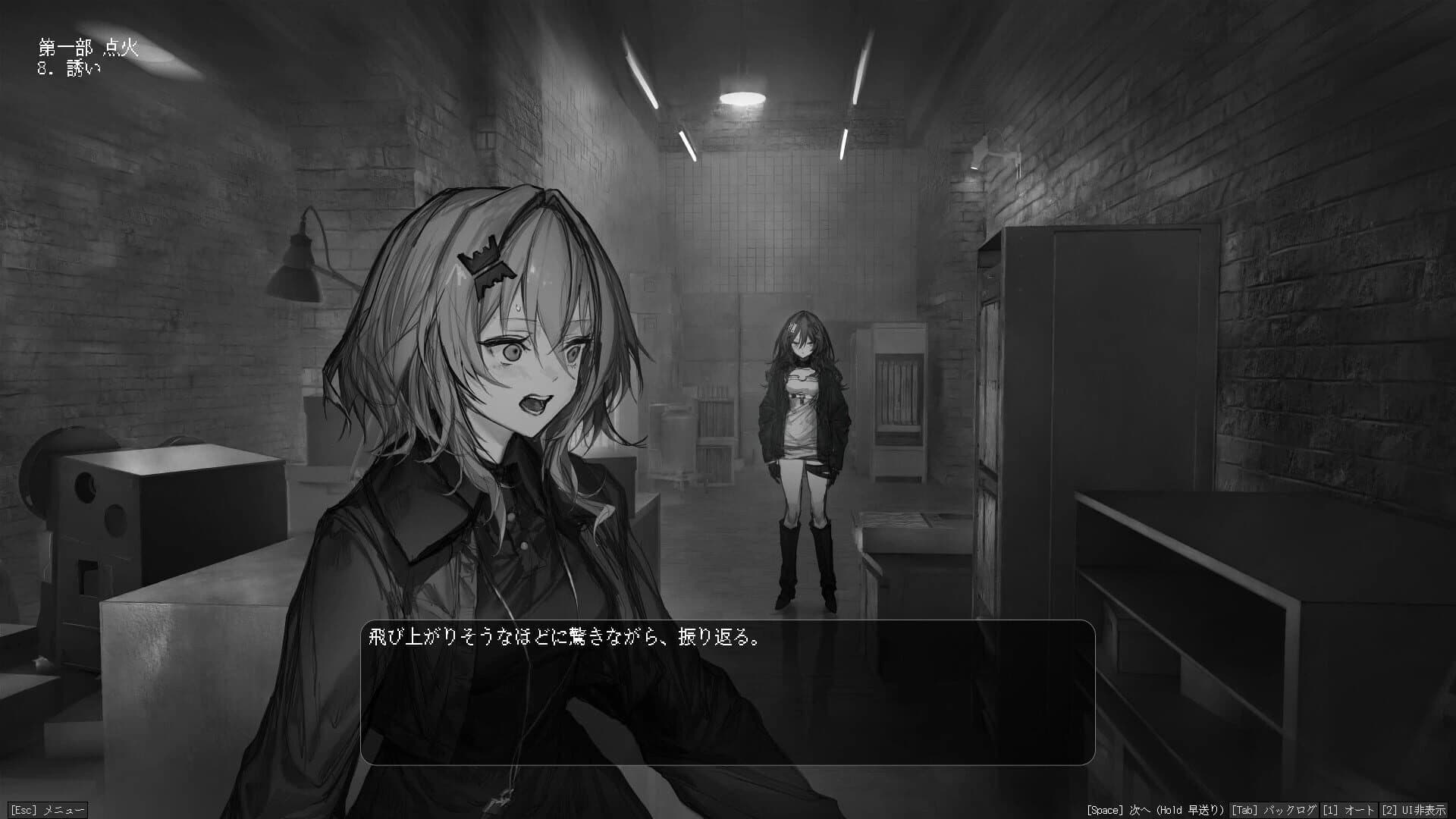Screen dimensions: 1456x819
Task: Click the desk lamp on the left wall
Action: [296, 273]
